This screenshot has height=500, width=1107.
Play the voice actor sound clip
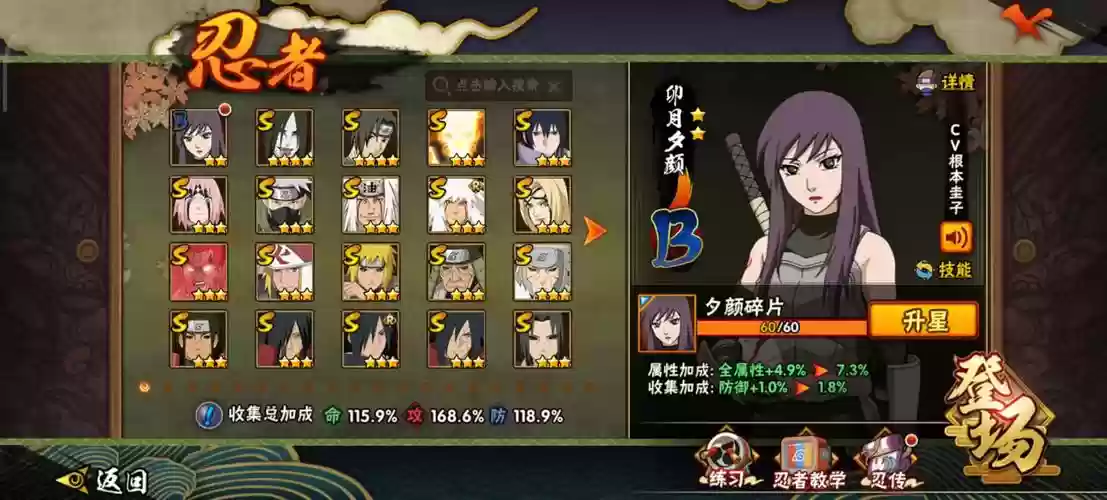(x=955, y=237)
